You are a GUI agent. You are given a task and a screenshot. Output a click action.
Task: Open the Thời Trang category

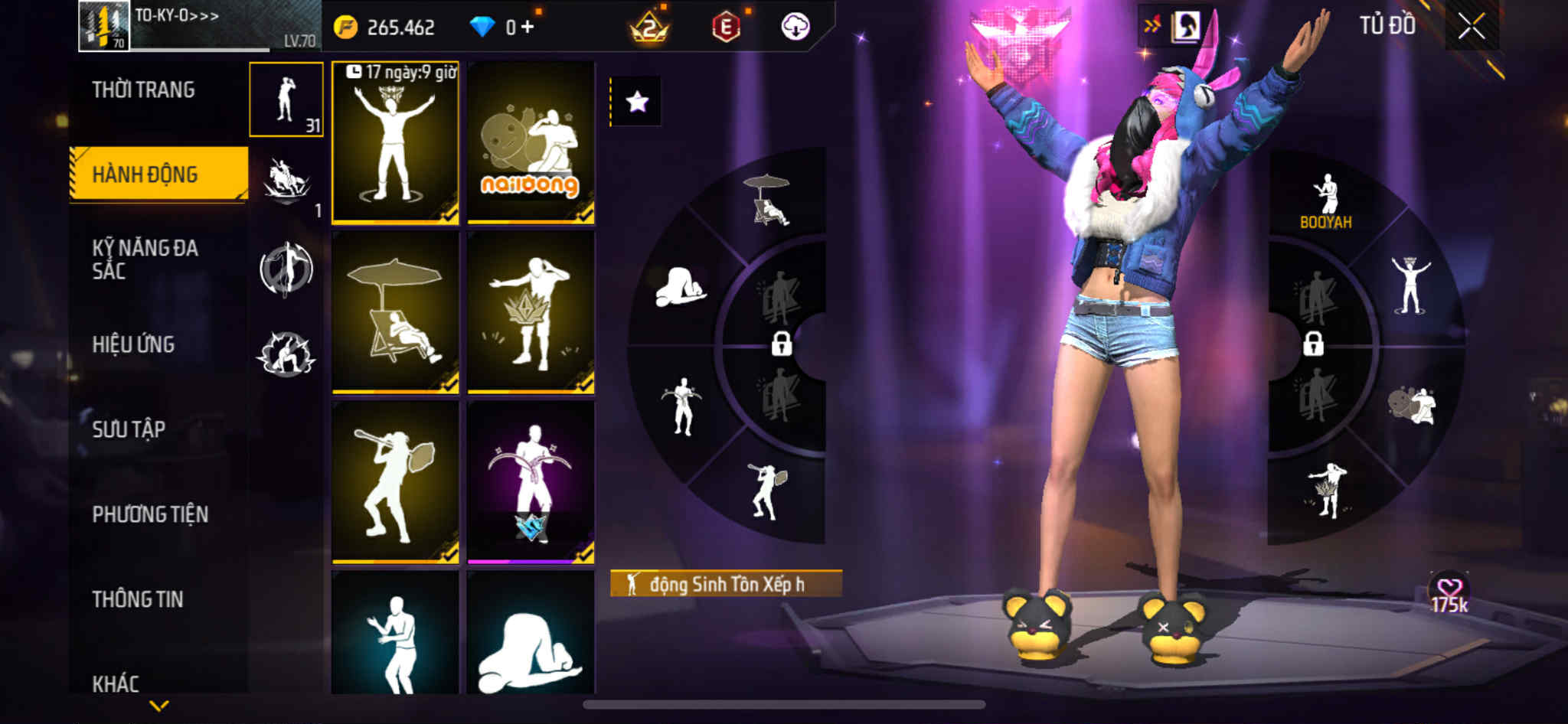143,90
